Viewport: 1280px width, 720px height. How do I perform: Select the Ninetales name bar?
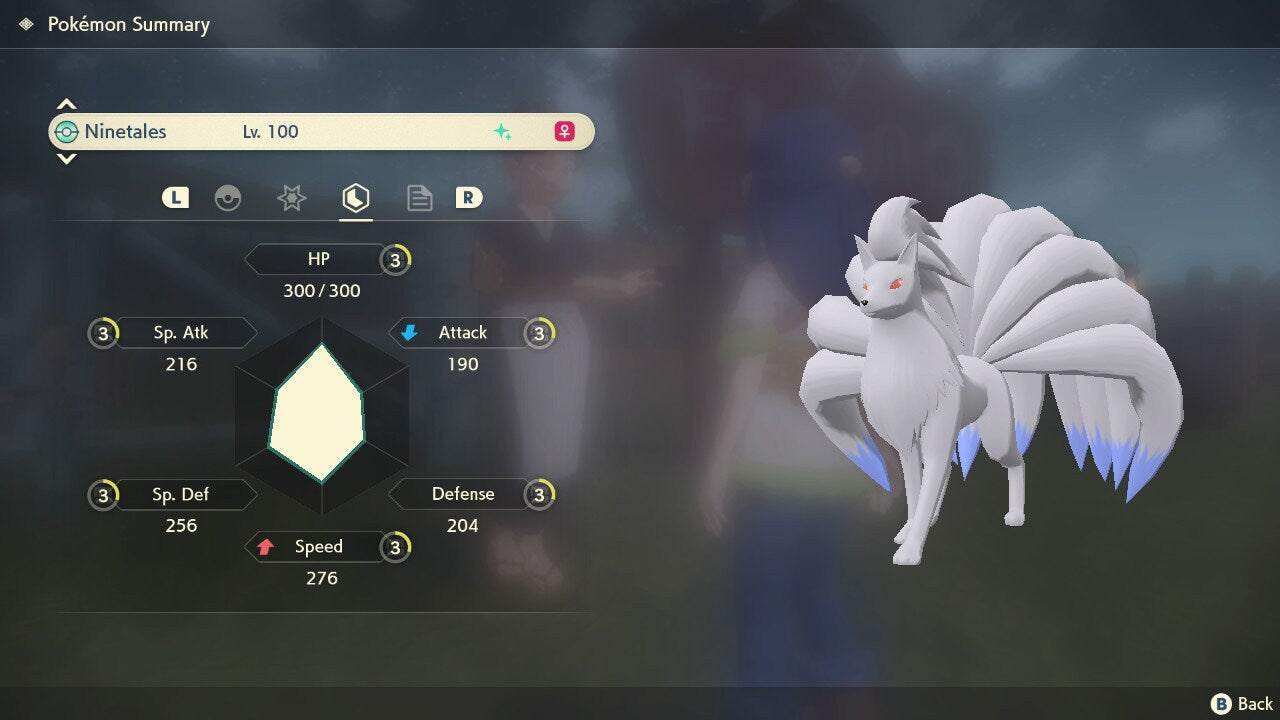(321, 132)
